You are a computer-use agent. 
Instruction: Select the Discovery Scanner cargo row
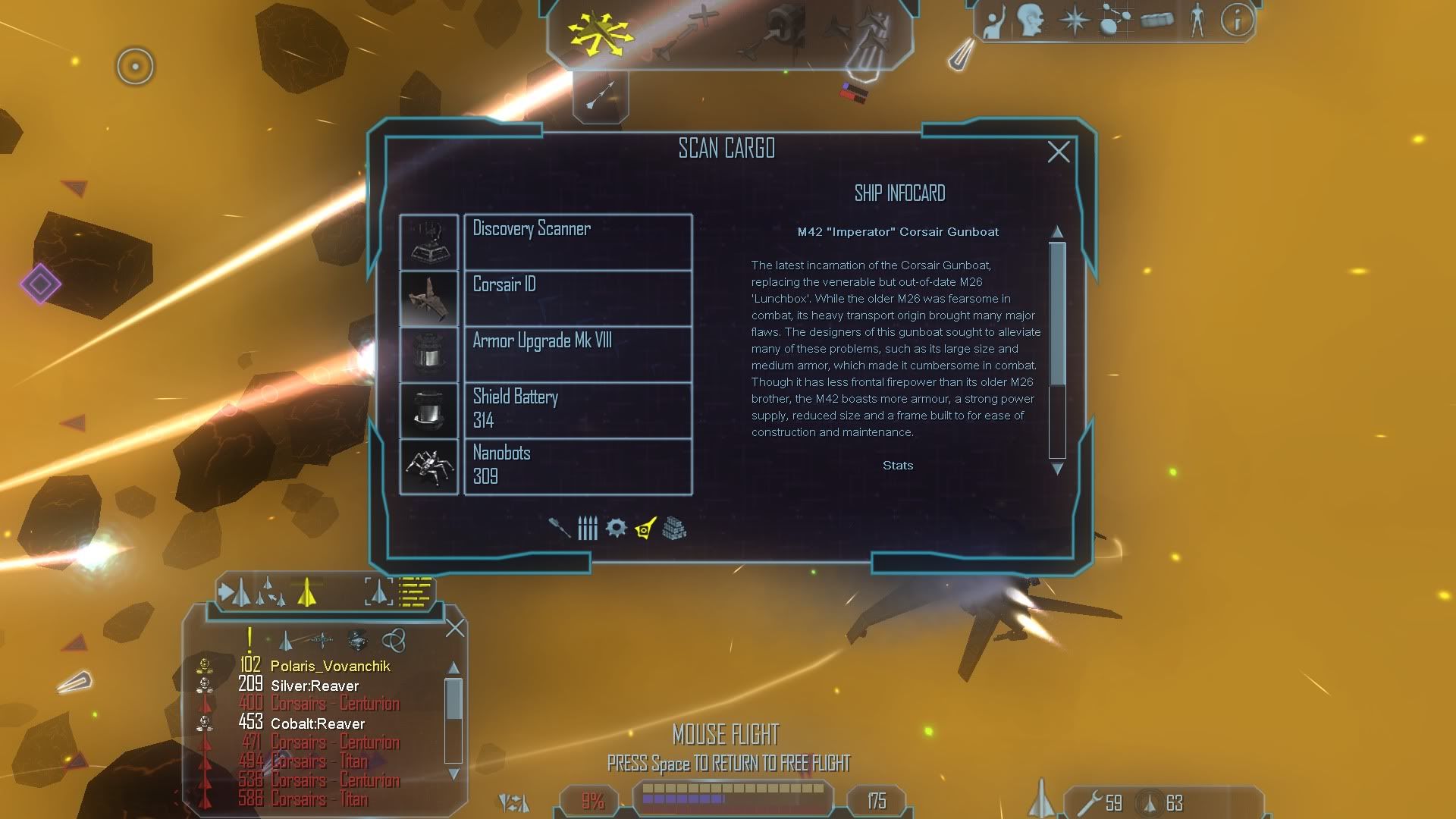[577, 242]
